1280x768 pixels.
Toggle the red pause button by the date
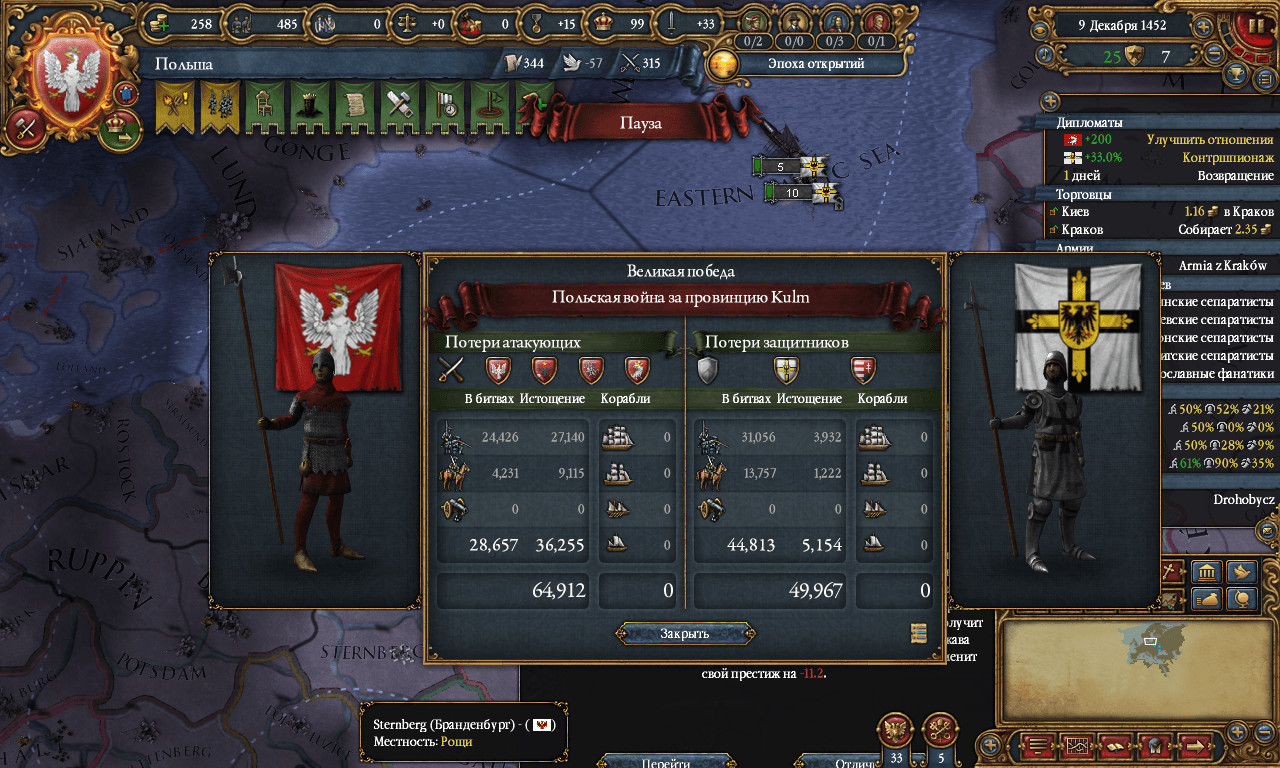[x=1255, y=26]
